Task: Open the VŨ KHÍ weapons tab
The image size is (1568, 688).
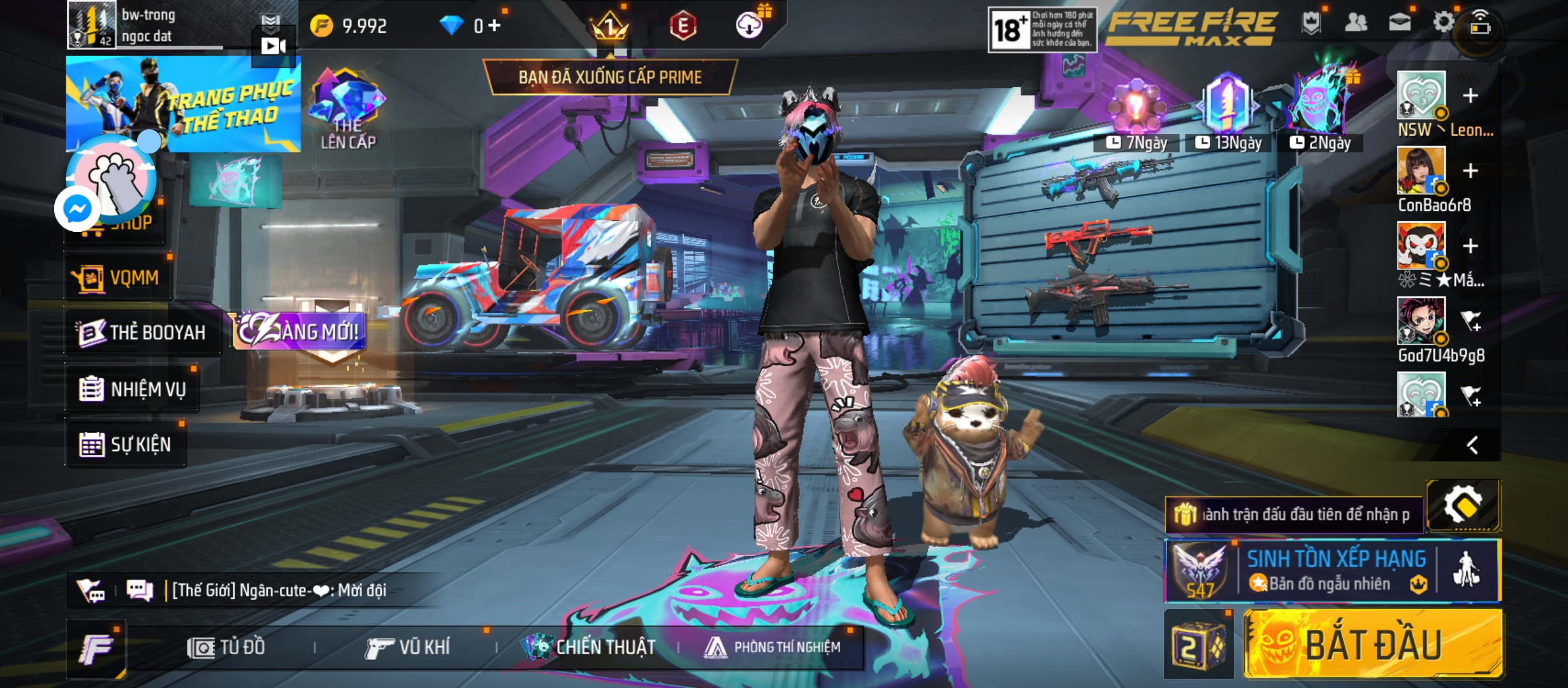Action: [408, 648]
